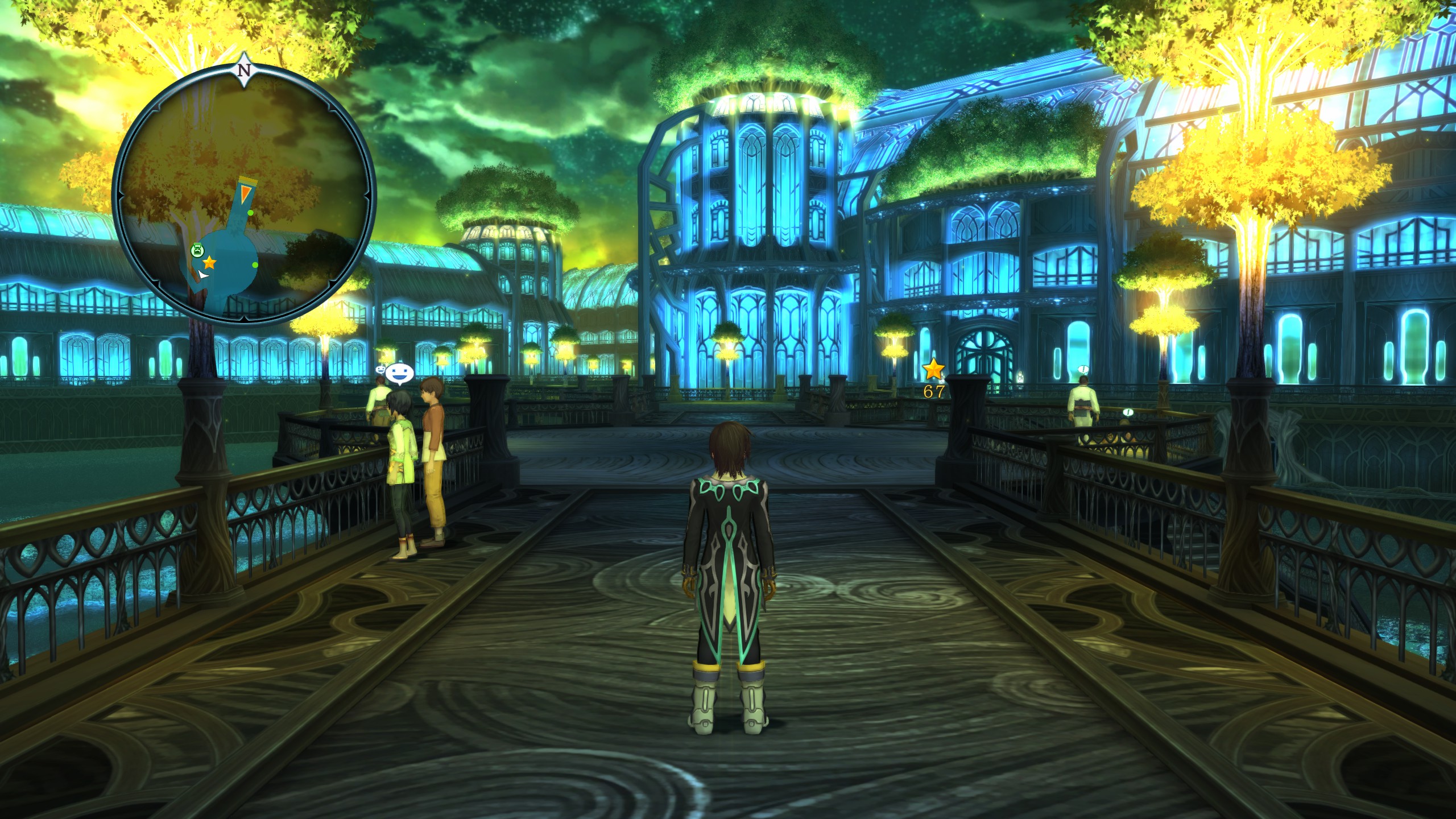Select the gold star marker on the minimap

point(209,263)
